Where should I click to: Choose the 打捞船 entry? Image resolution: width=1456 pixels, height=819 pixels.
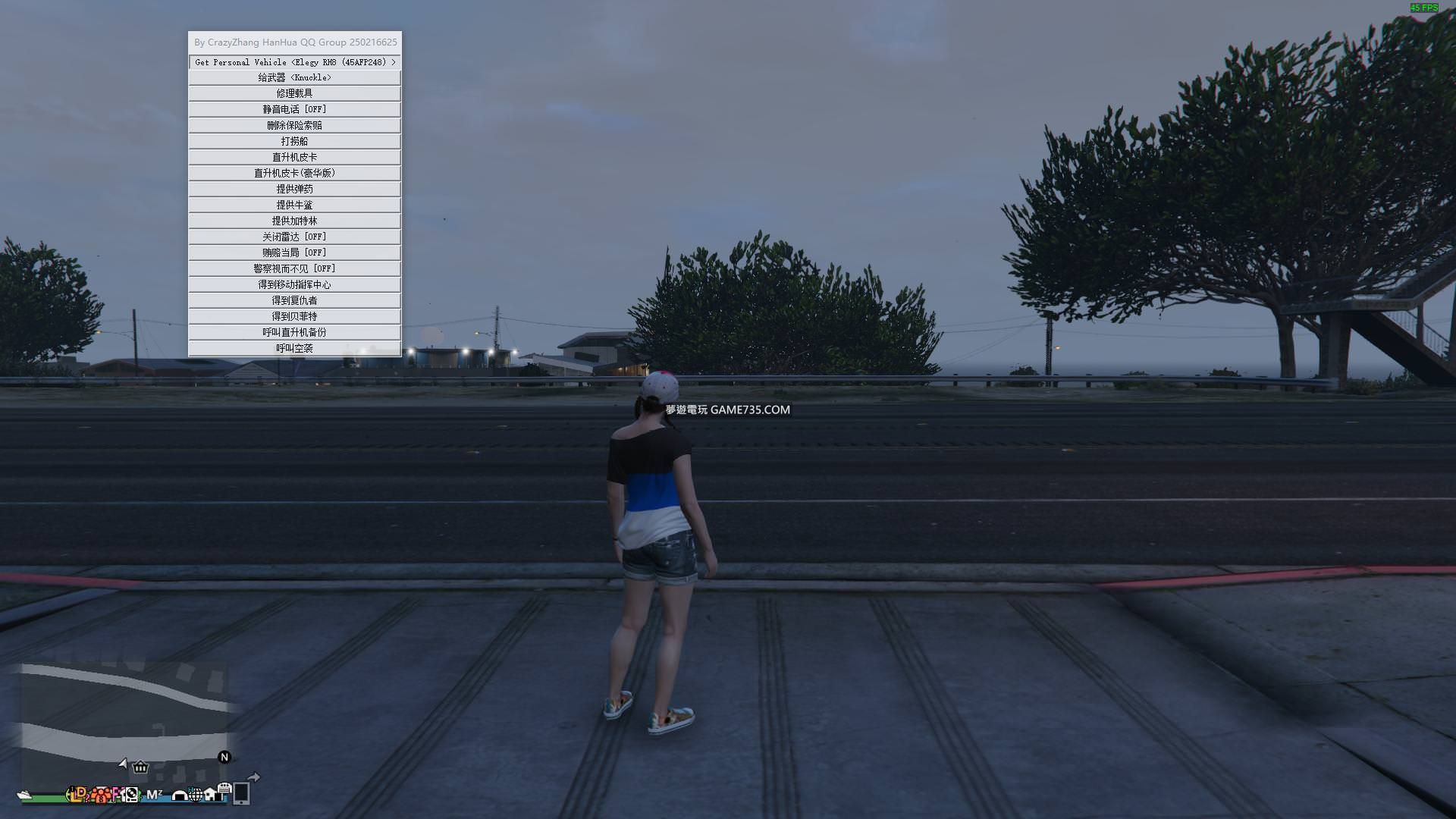[x=294, y=141]
